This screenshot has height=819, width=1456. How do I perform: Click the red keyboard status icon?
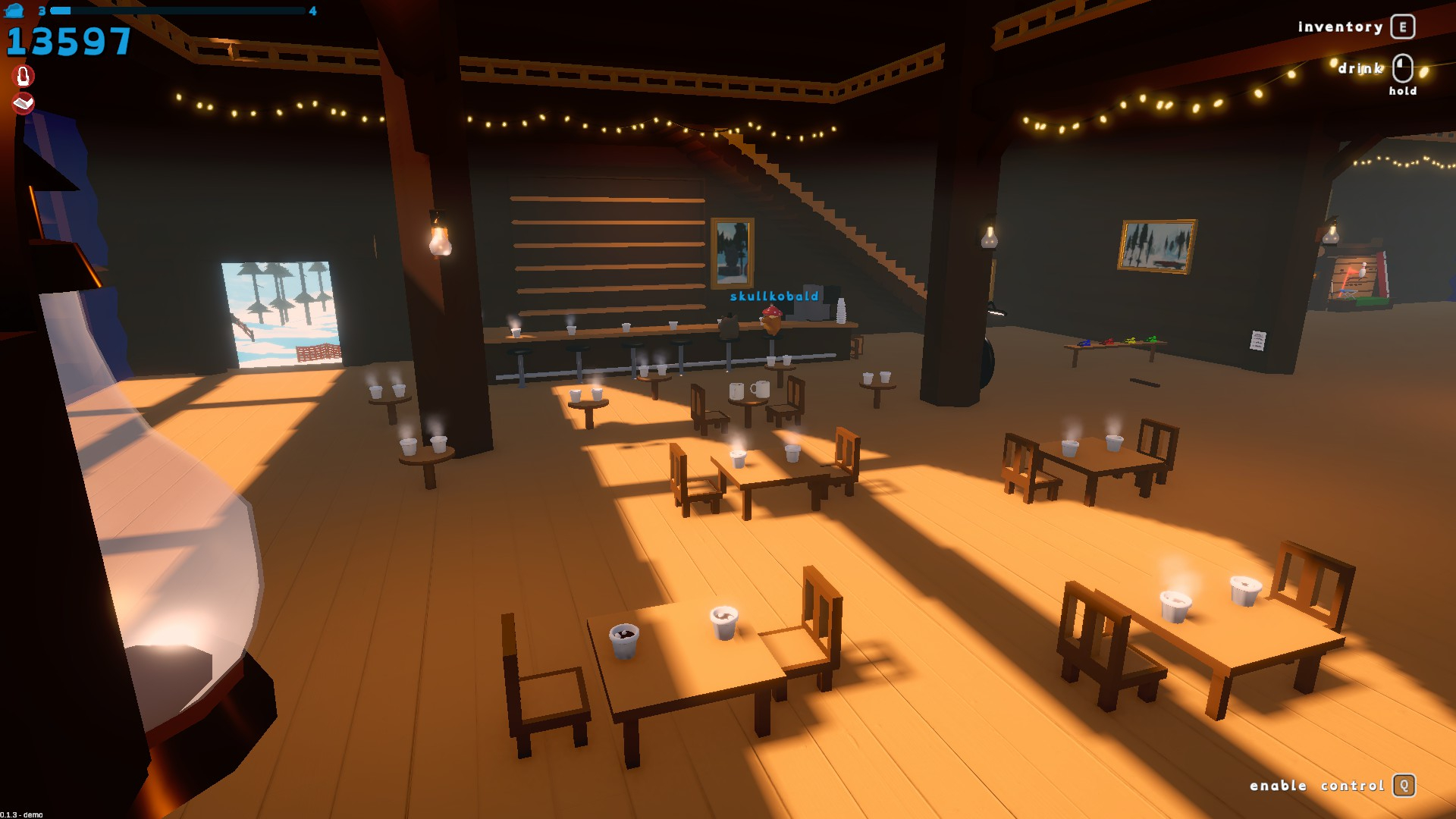pyautogui.click(x=24, y=102)
